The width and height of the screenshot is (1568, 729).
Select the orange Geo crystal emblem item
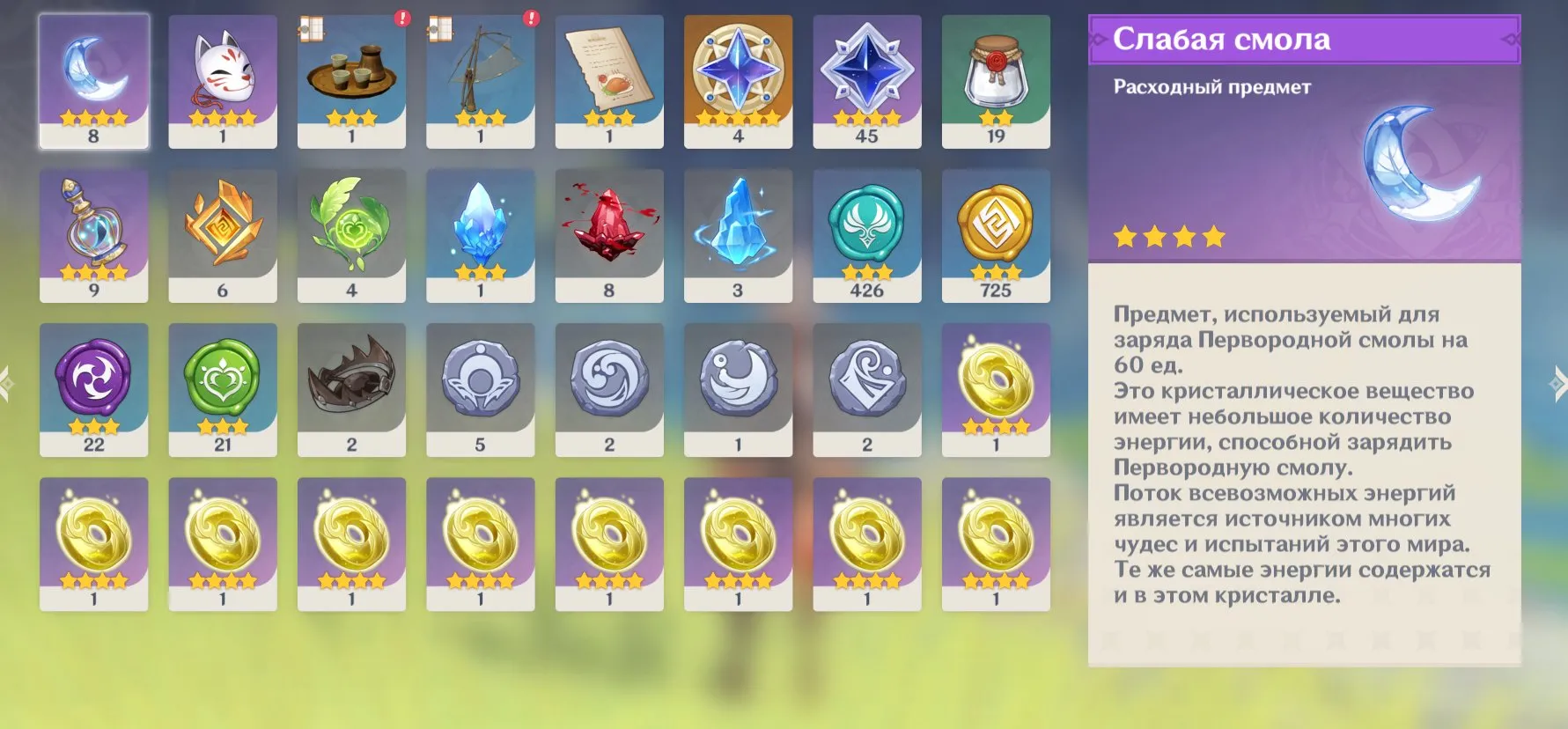click(x=223, y=235)
